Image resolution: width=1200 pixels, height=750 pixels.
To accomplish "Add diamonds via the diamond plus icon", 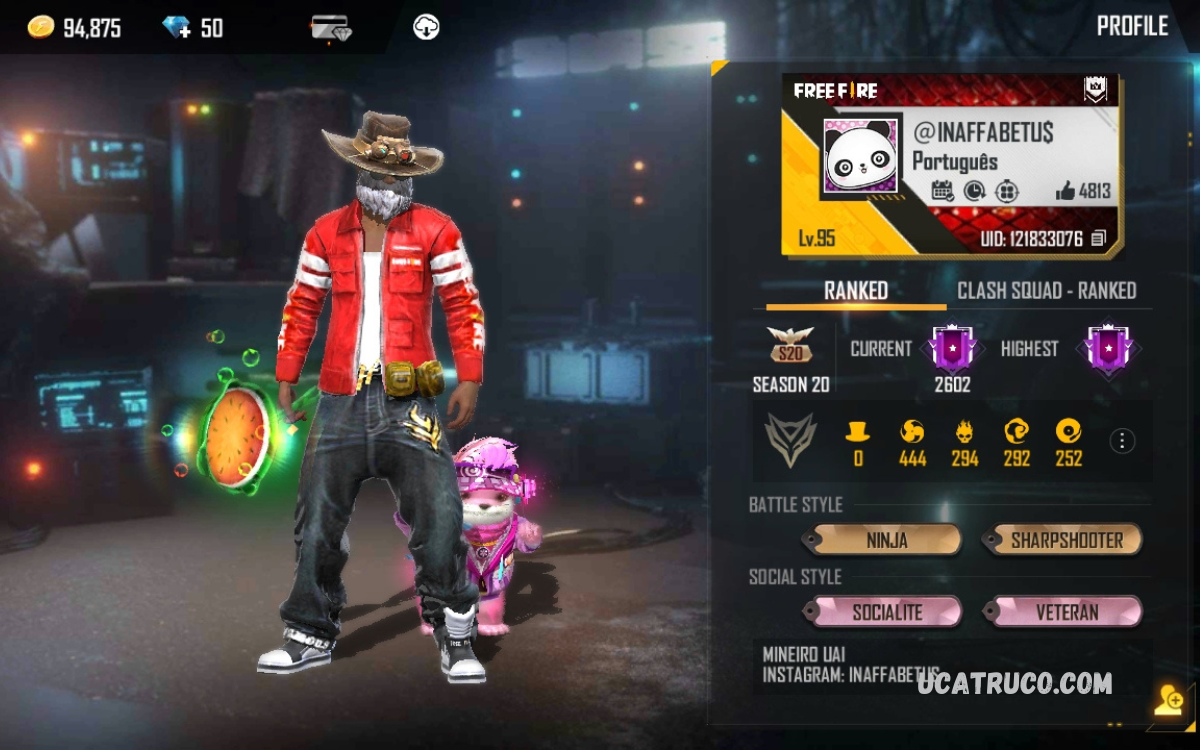I will [176, 28].
